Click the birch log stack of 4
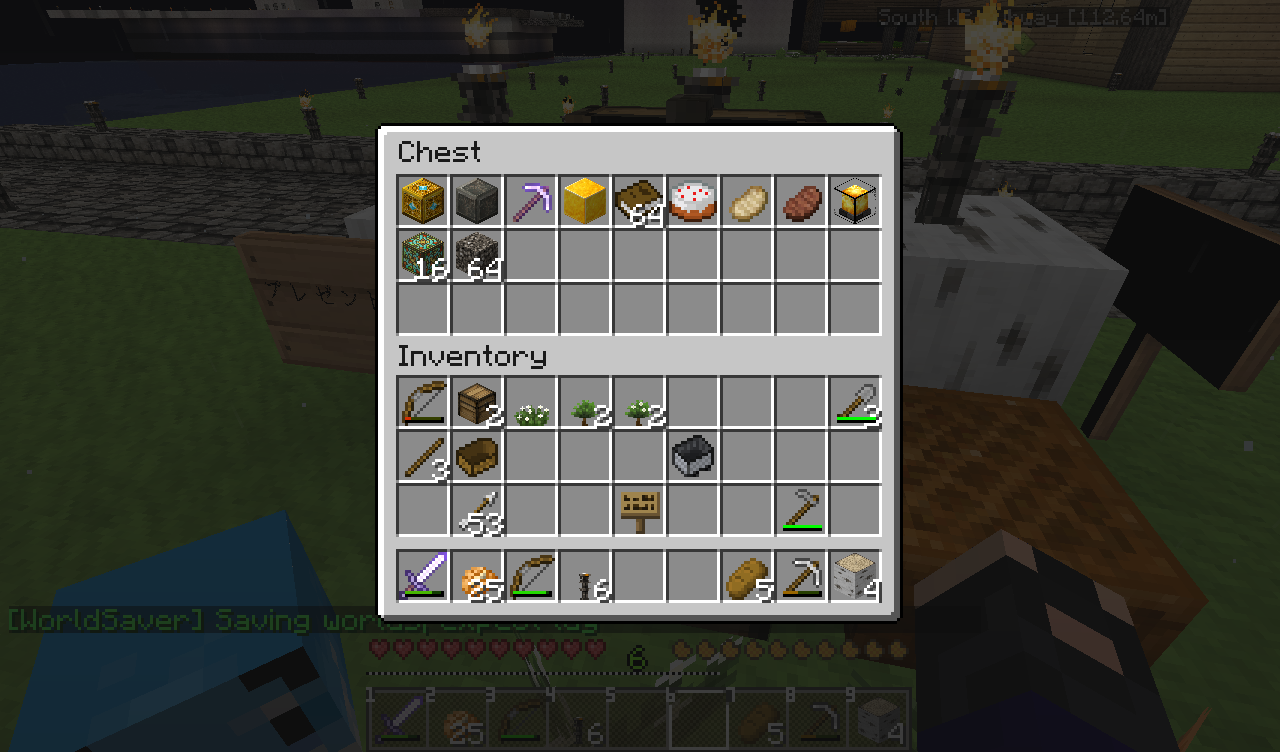The image size is (1280, 752). coord(855,576)
